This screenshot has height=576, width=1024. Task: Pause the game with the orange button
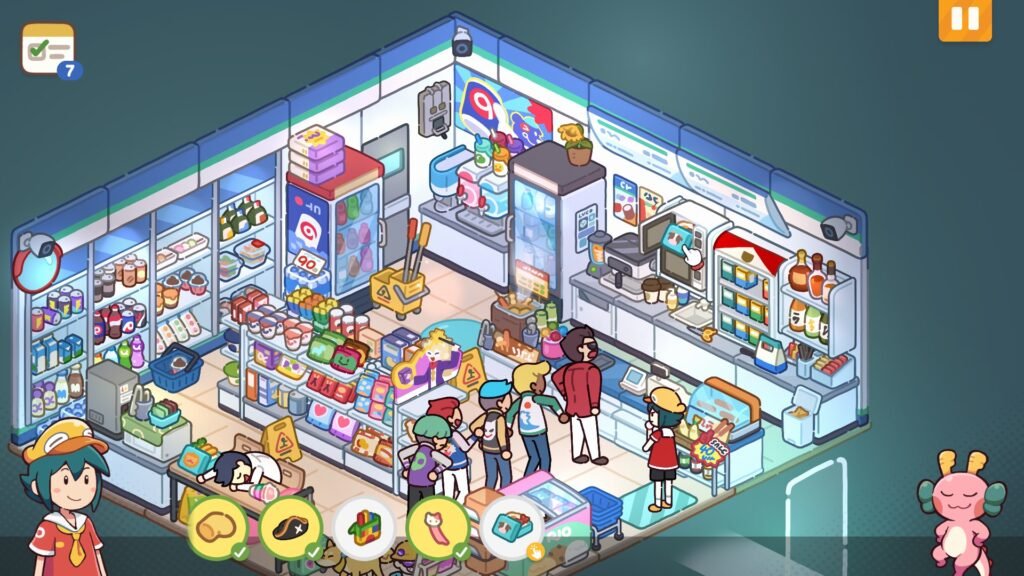coord(964,19)
